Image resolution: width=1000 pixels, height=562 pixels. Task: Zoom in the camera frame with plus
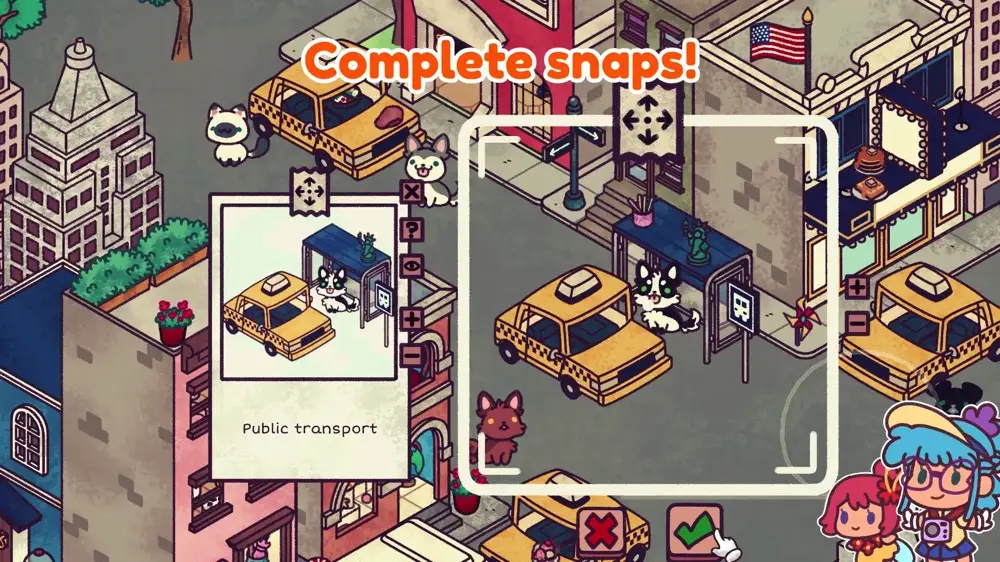click(x=857, y=288)
